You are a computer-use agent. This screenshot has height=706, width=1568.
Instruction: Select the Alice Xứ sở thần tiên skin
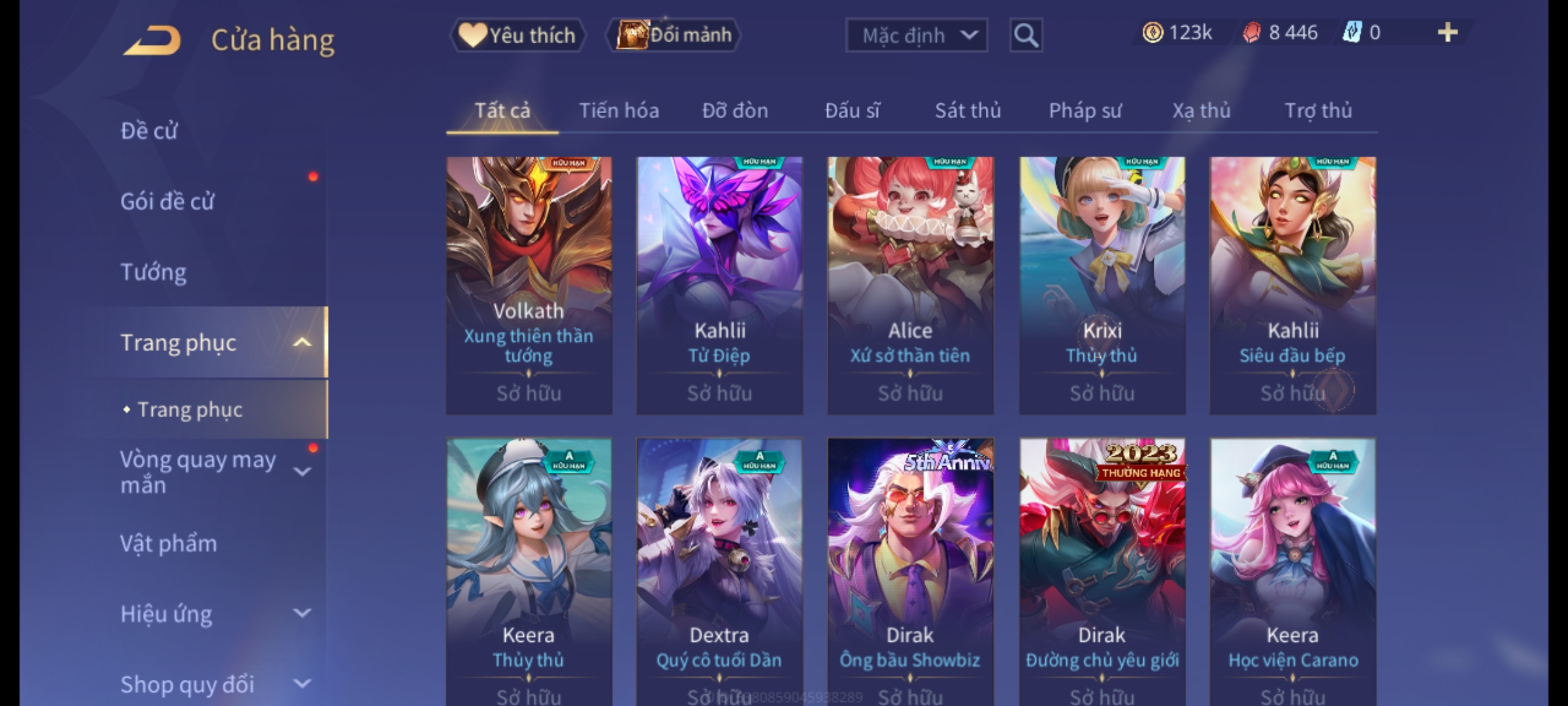coord(910,285)
